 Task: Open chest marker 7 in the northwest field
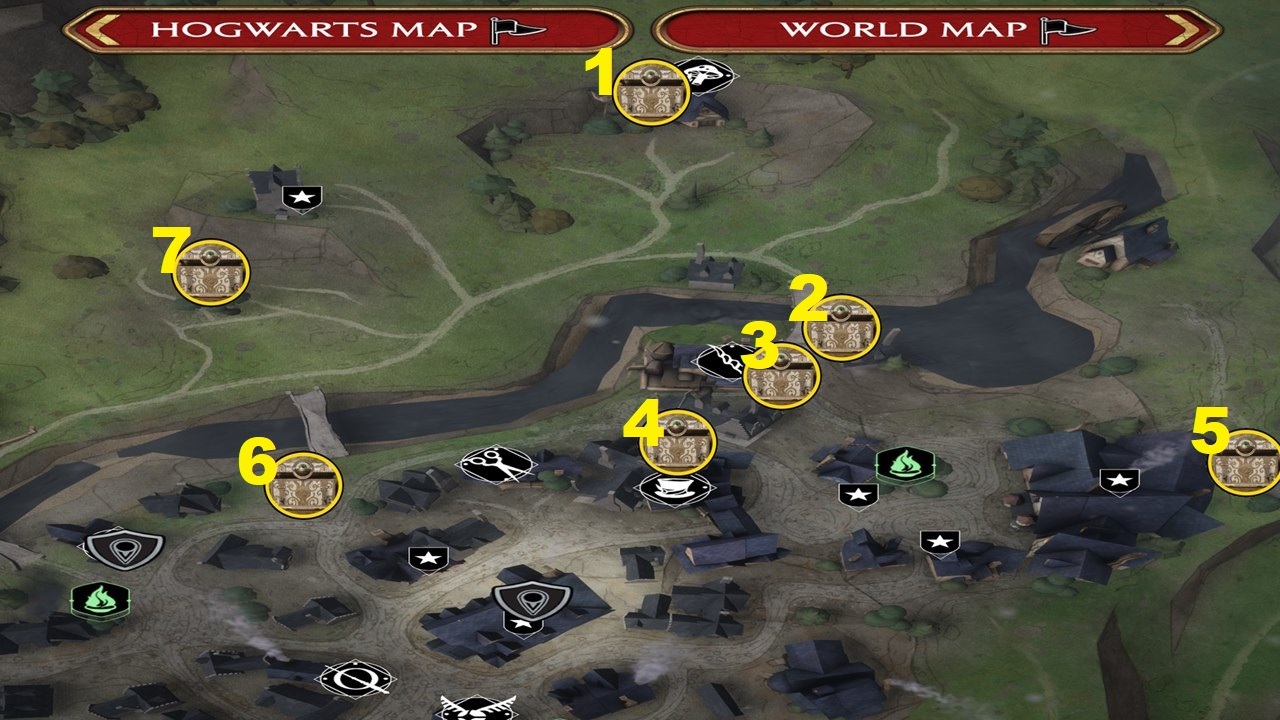click(x=212, y=272)
